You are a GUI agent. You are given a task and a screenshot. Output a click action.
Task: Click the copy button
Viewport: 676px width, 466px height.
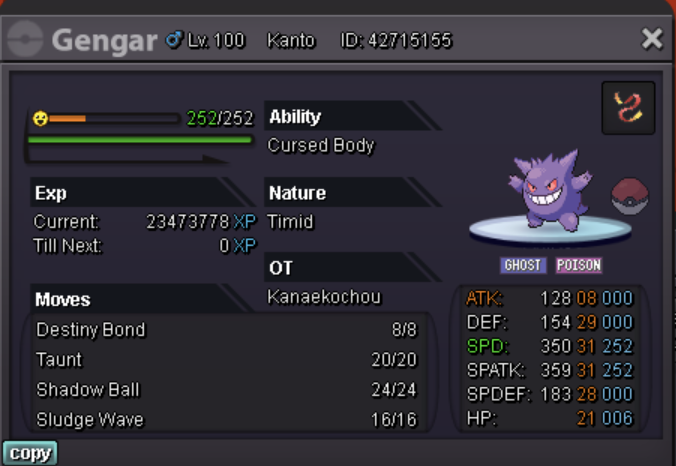click(x=29, y=453)
